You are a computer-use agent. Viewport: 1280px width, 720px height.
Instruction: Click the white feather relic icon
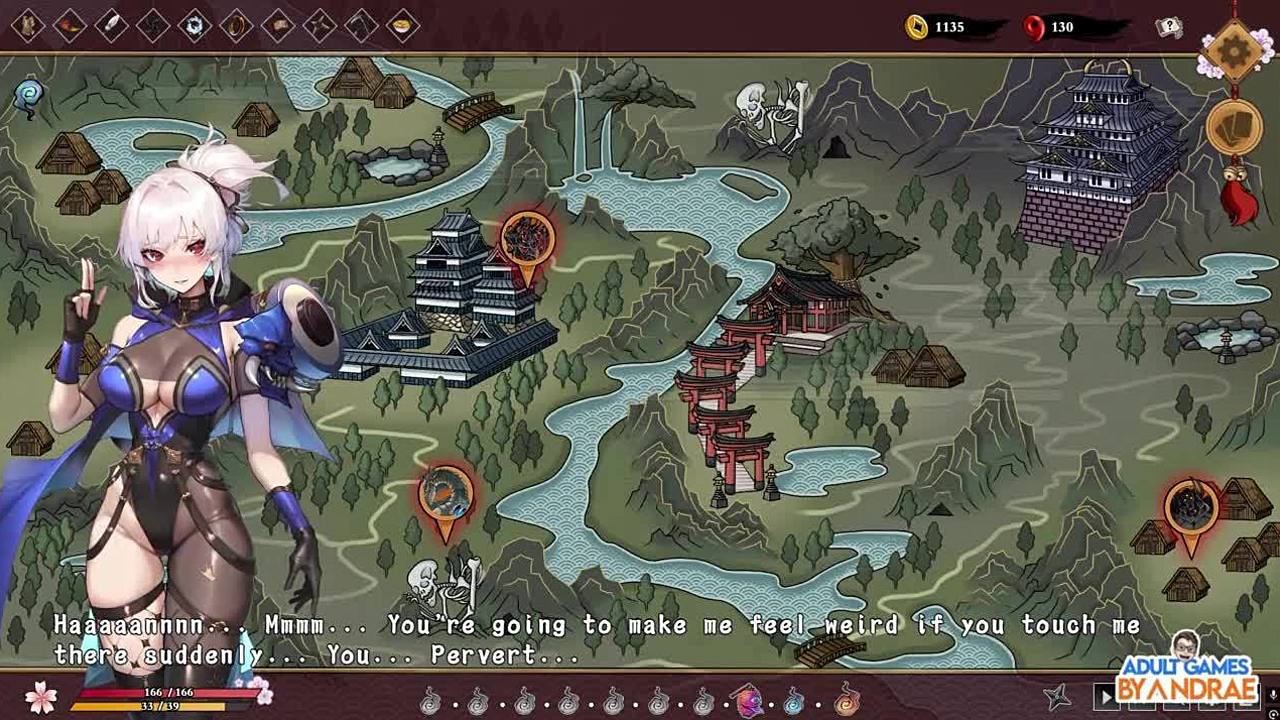[x=111, y=26]
